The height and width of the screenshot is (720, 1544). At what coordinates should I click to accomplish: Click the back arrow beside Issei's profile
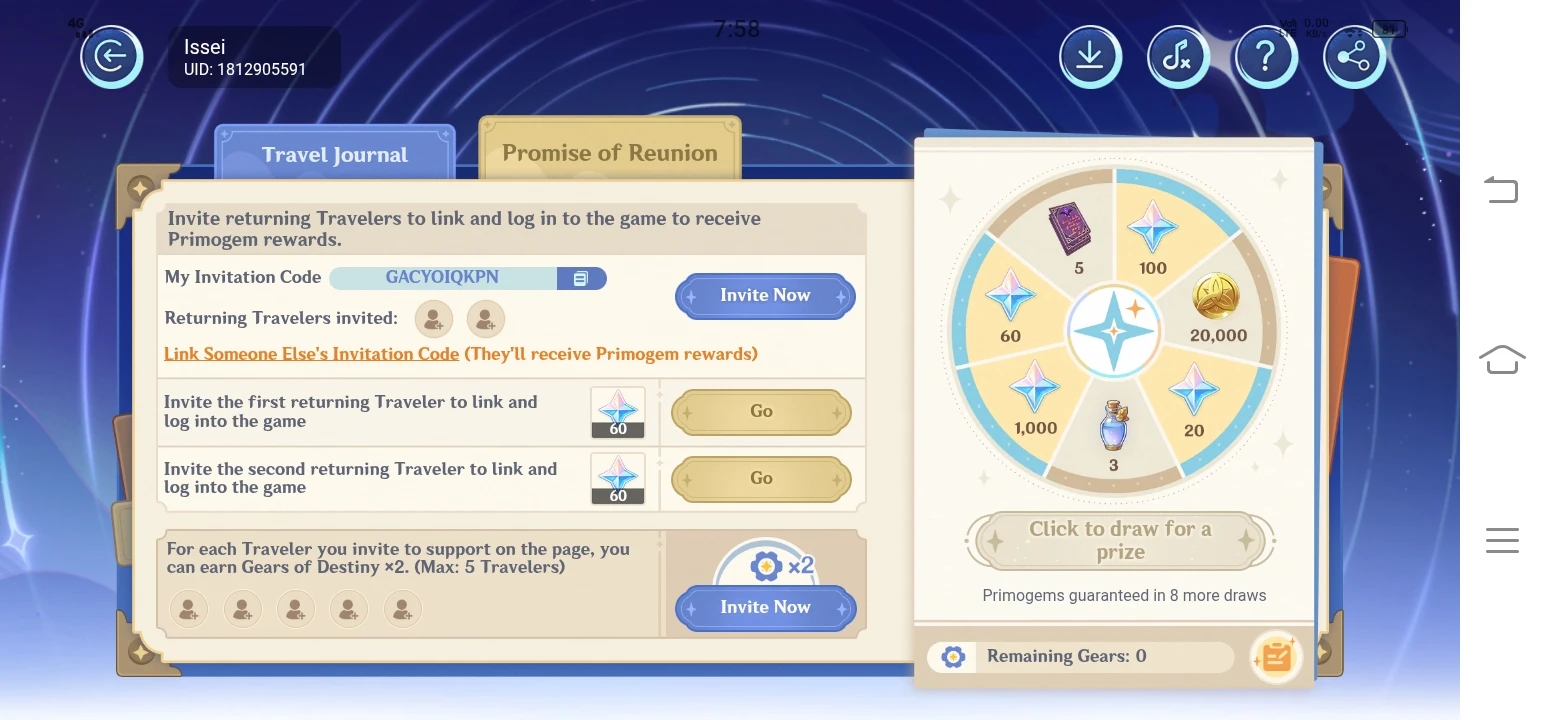point(112,57)
